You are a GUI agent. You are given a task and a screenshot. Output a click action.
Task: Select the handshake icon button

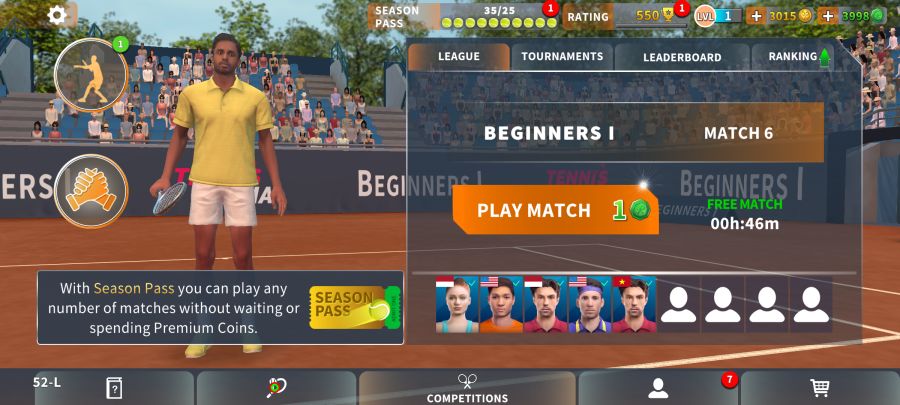point(90,190)
